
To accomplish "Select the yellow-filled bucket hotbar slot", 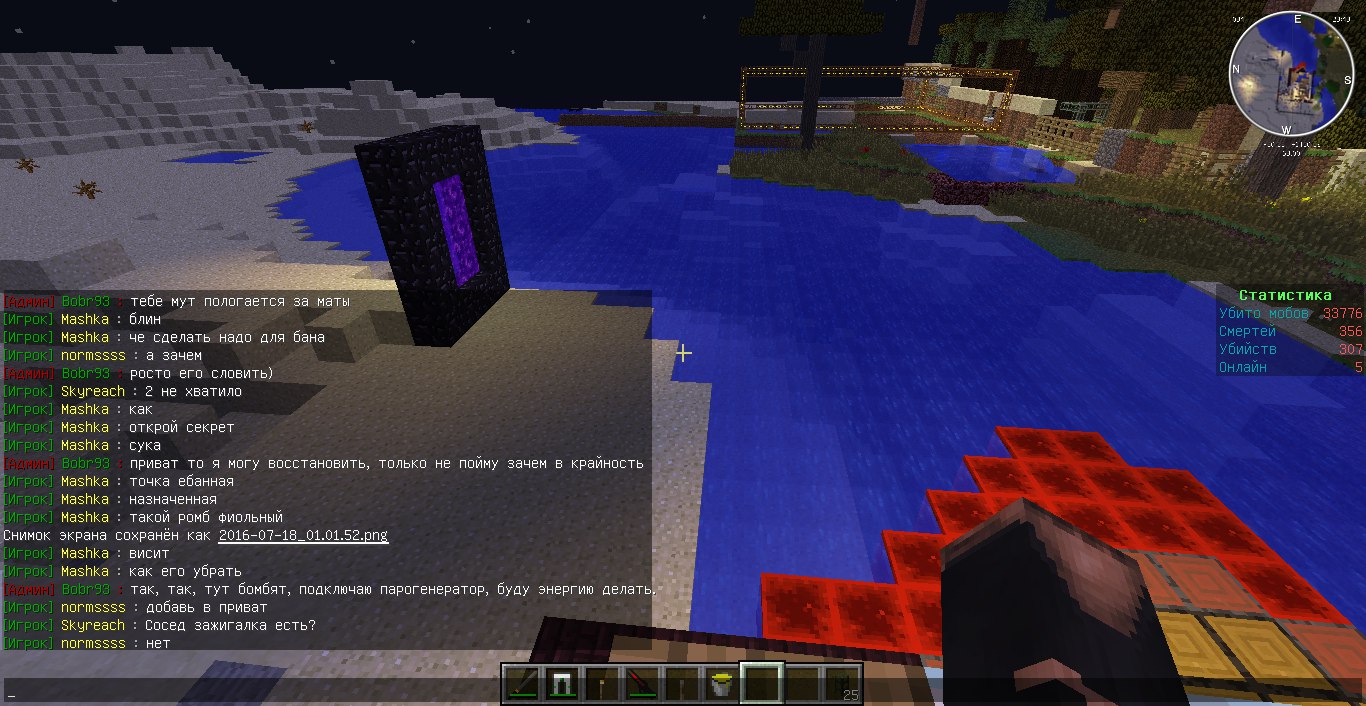I will 720,684.
